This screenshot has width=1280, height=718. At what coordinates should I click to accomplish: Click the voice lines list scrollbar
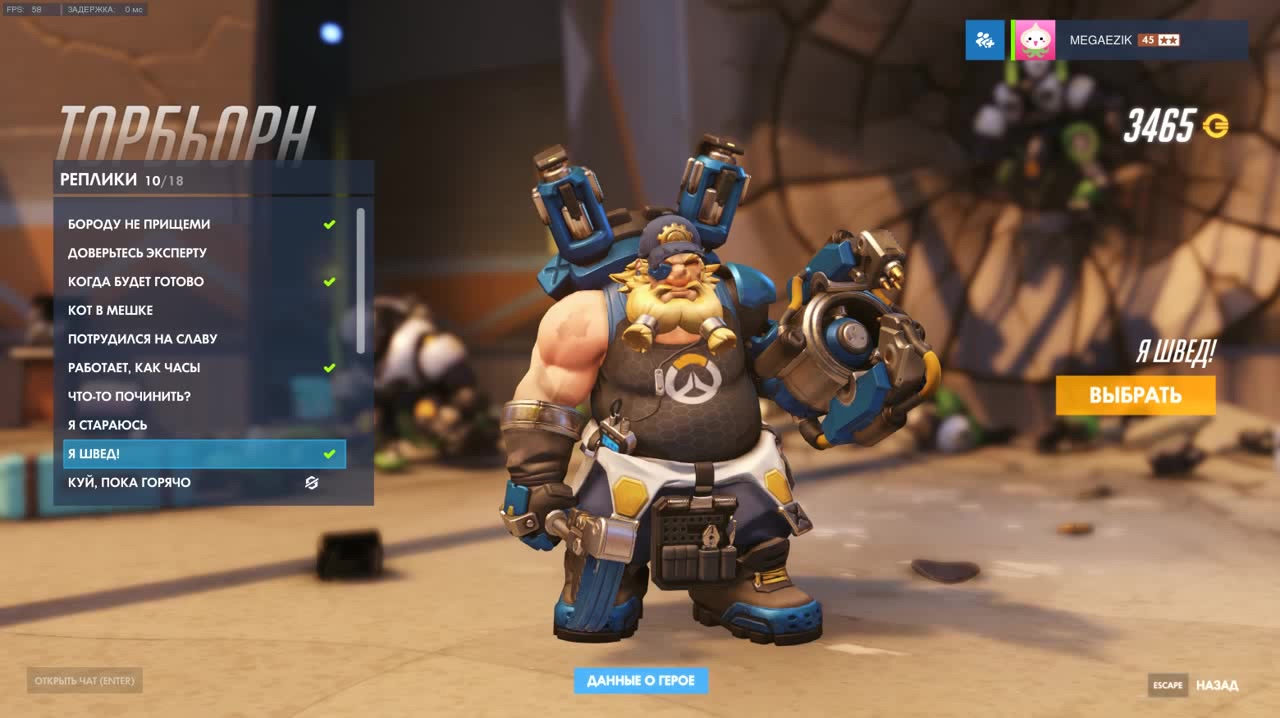tap(361, 280)
